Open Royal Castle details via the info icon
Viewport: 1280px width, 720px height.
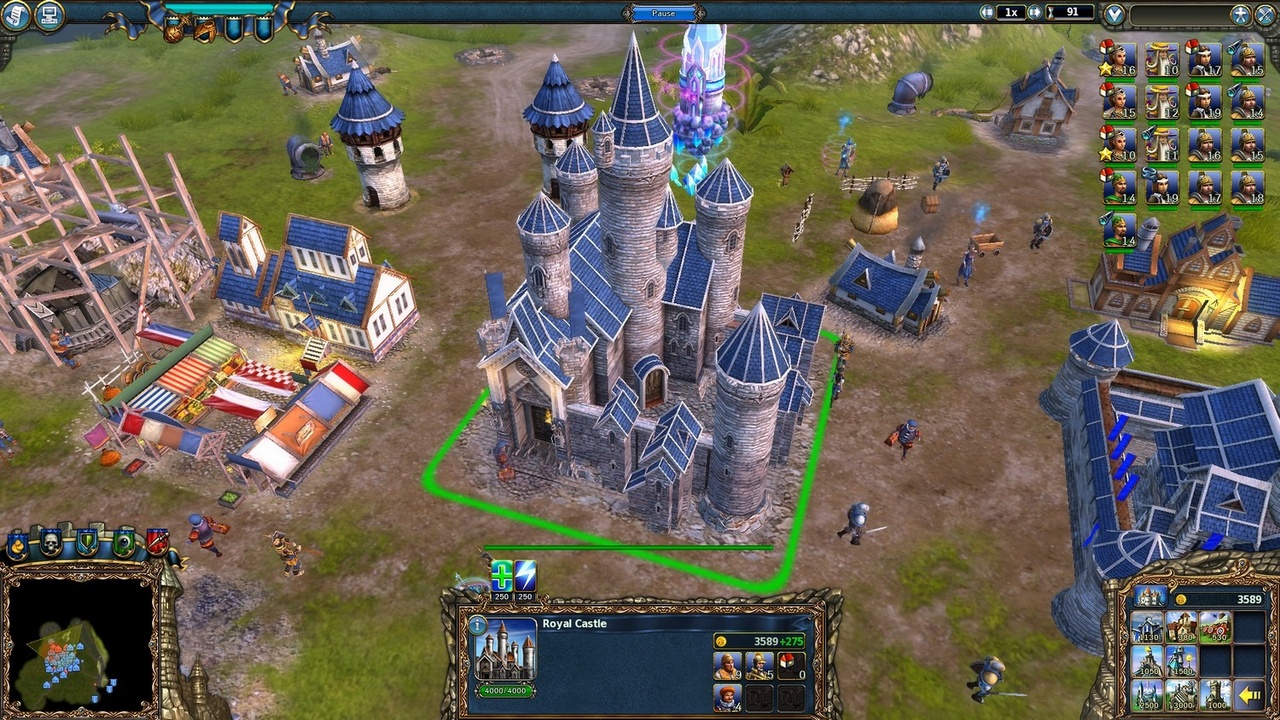pos(477,625)
